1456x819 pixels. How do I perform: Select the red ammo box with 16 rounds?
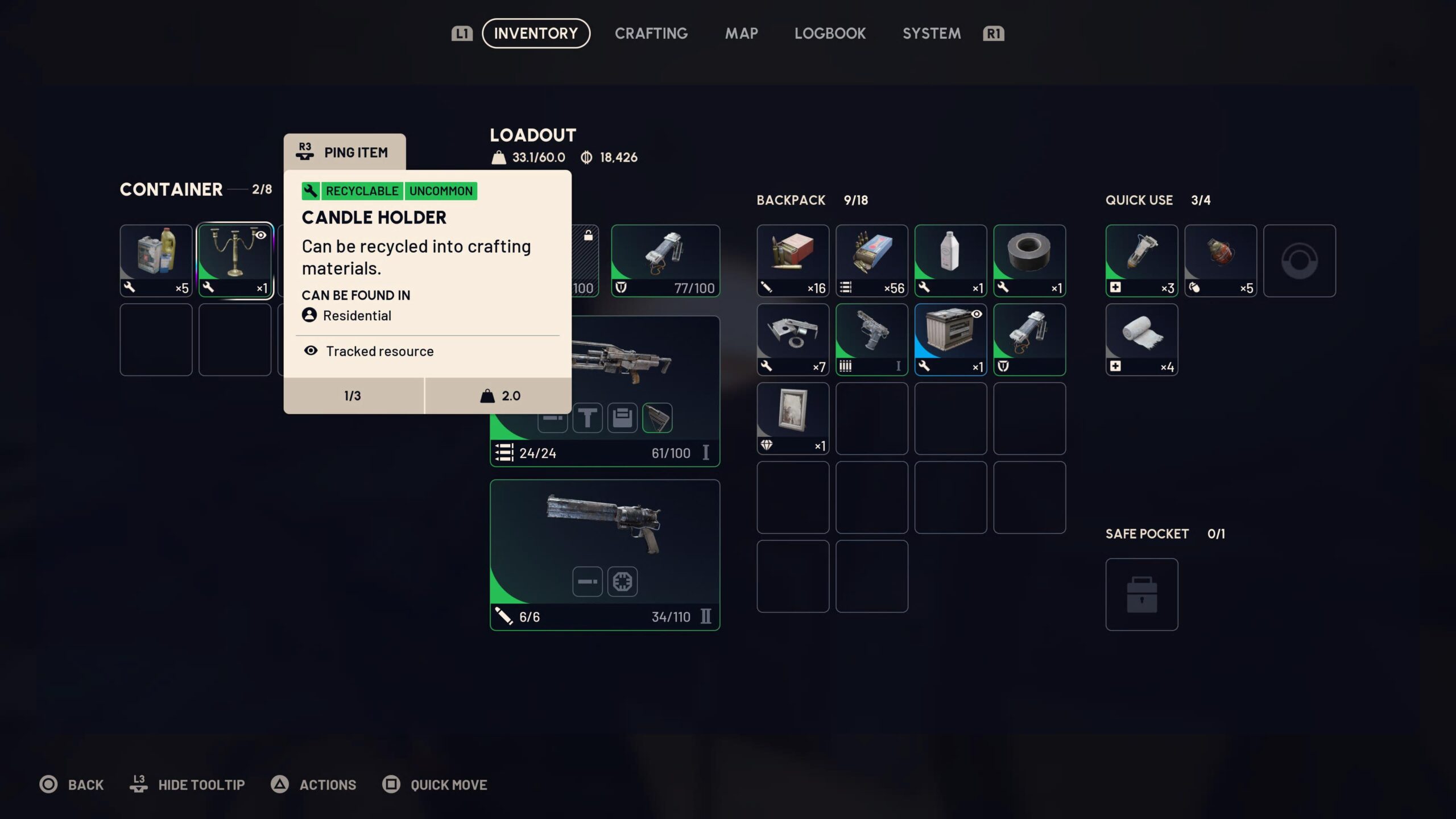tap(792, 260)
